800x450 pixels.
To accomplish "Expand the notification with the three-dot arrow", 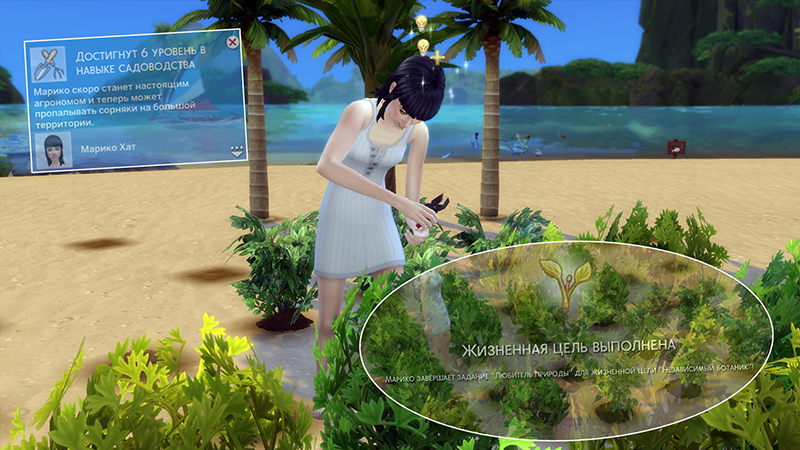I will [x=237, y=151].
